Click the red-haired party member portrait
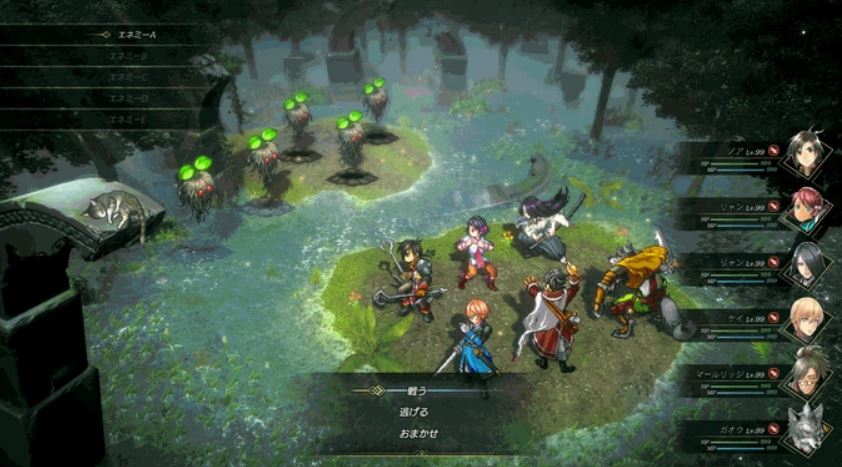Image resolution: width=842 pixels, height=467 pixels. click(807, 208)
